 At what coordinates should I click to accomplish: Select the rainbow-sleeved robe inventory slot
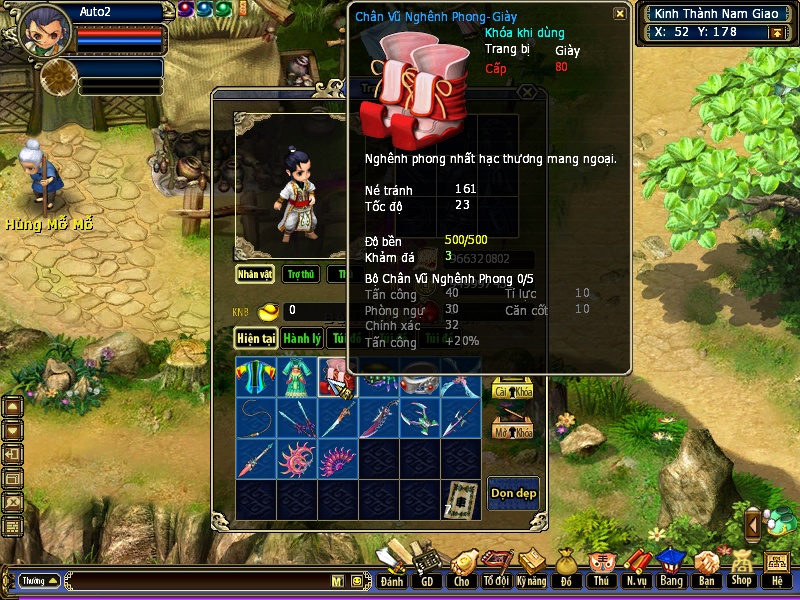tap(256, 378)
